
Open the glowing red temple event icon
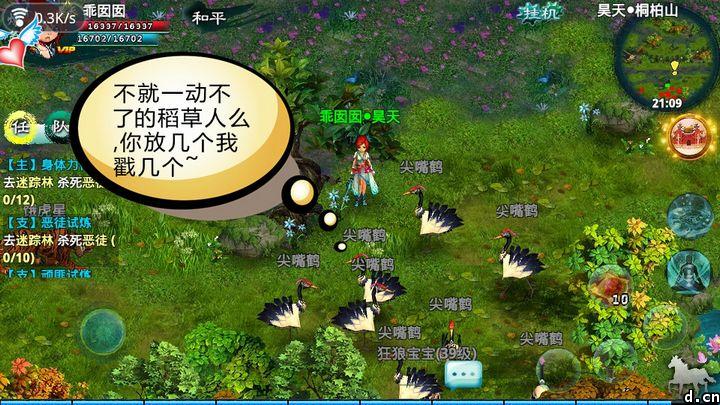pos(690,137)
